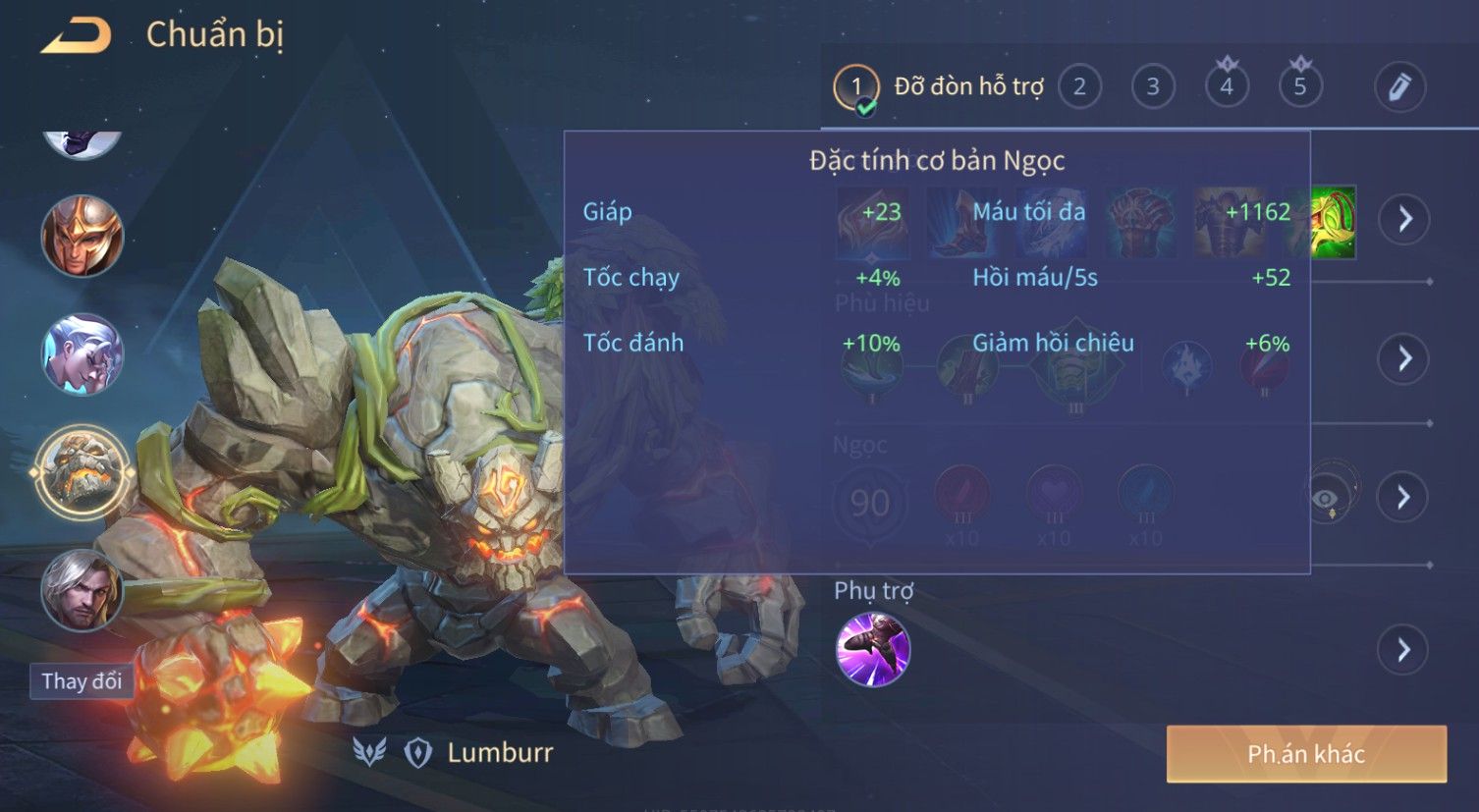
Task: Edit the build with pencil icon
Action: pyautogui.click(x=1399, y=86)
